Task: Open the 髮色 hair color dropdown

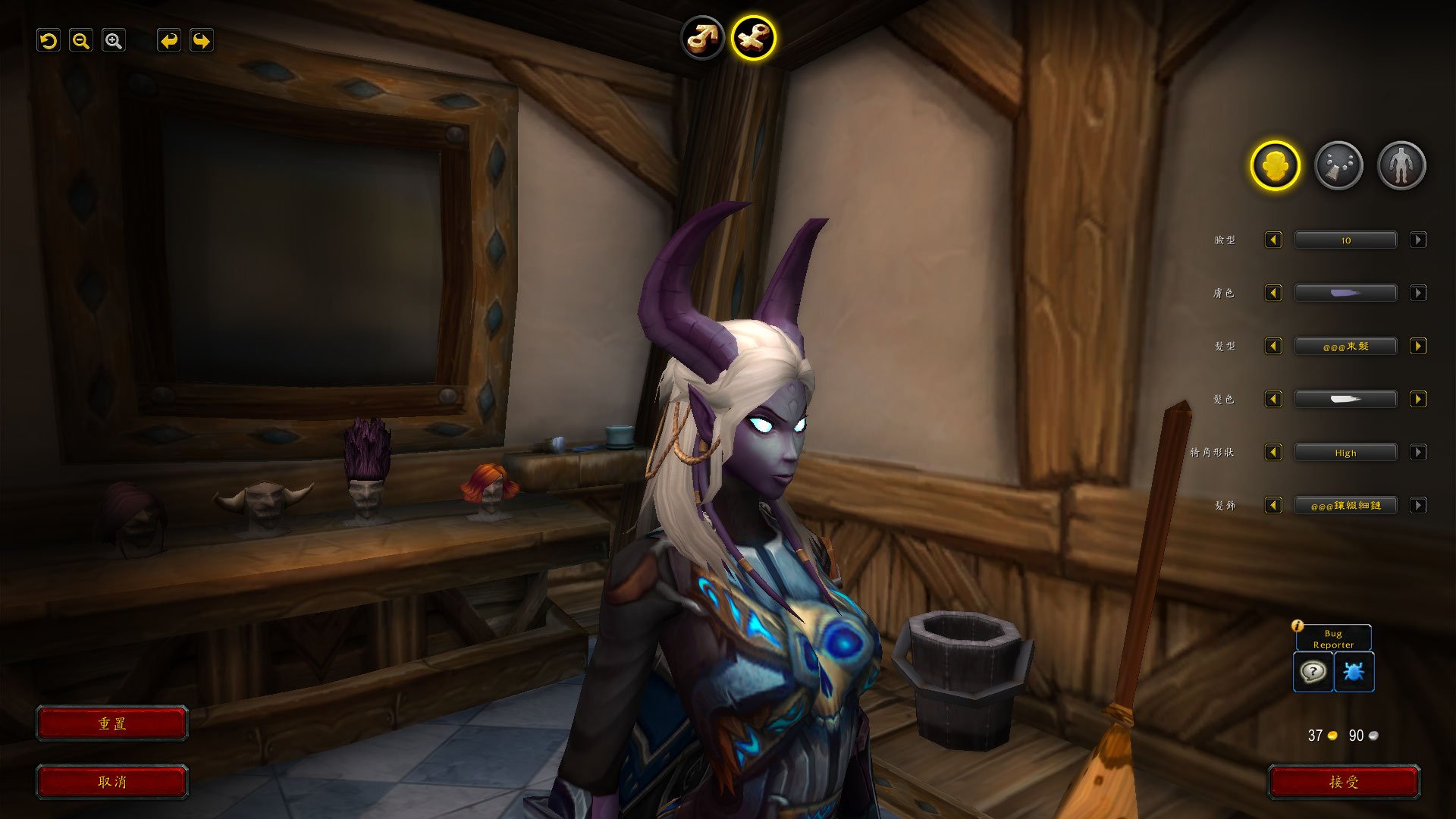Action: click(1345, 400)
